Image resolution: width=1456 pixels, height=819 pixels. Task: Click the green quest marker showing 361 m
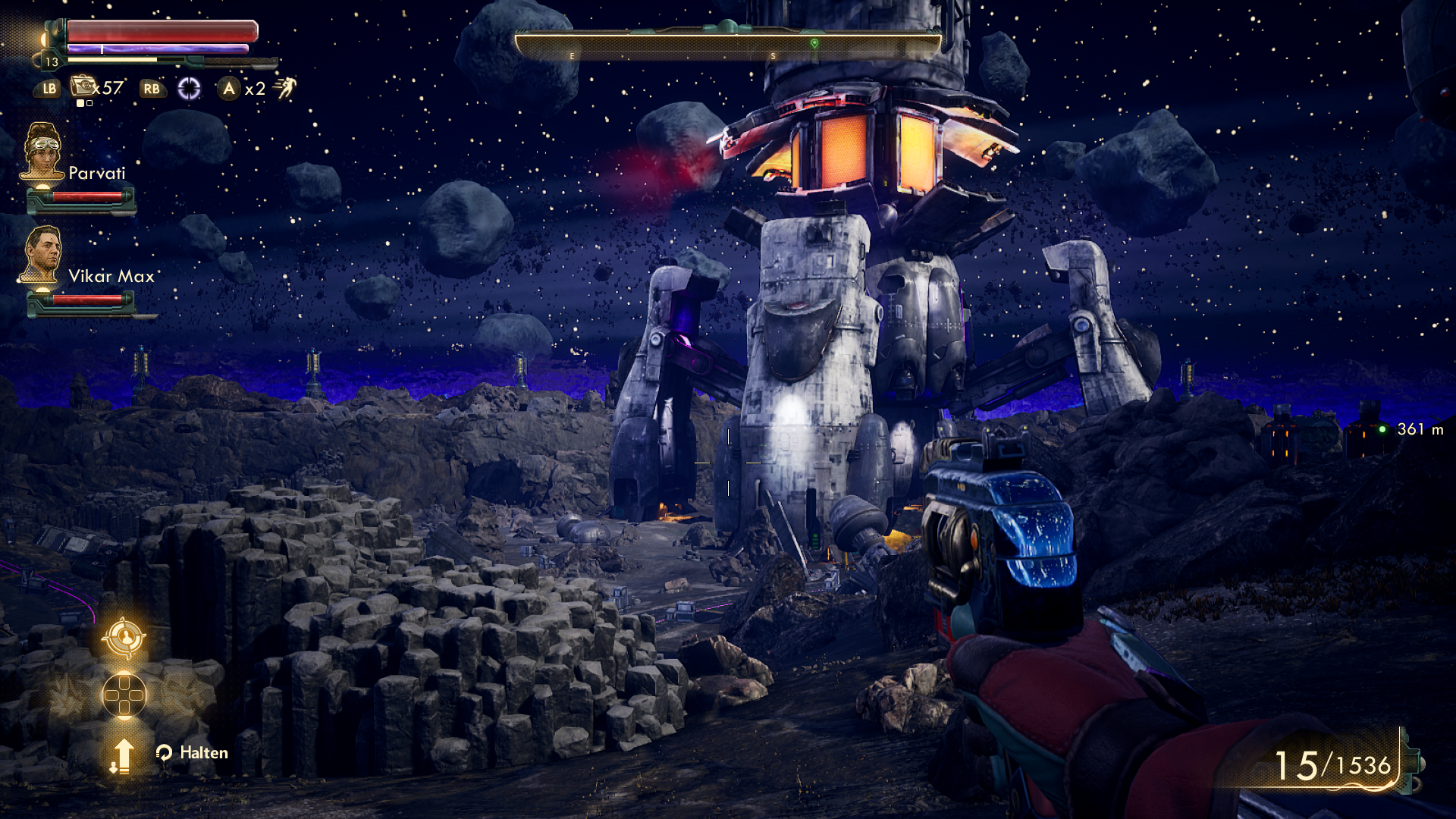click(1382, 429)
